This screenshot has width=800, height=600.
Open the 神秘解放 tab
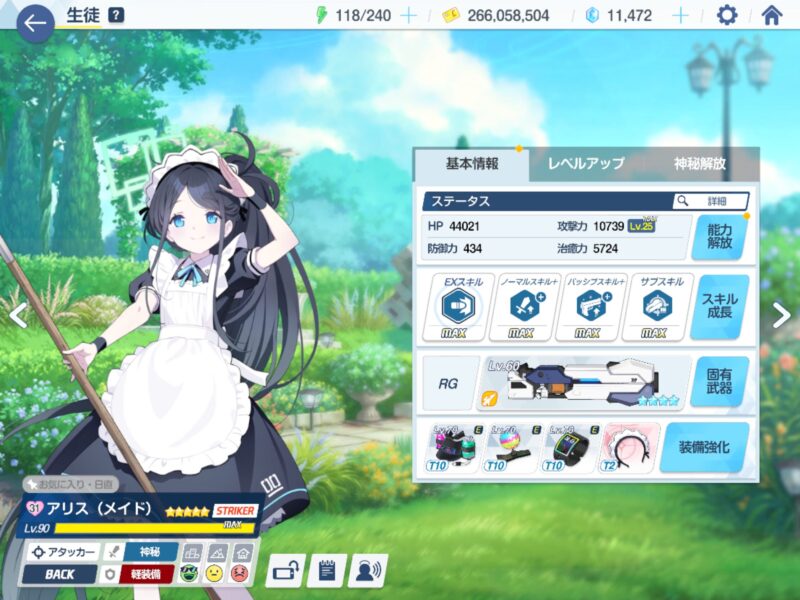coord(700,164)
